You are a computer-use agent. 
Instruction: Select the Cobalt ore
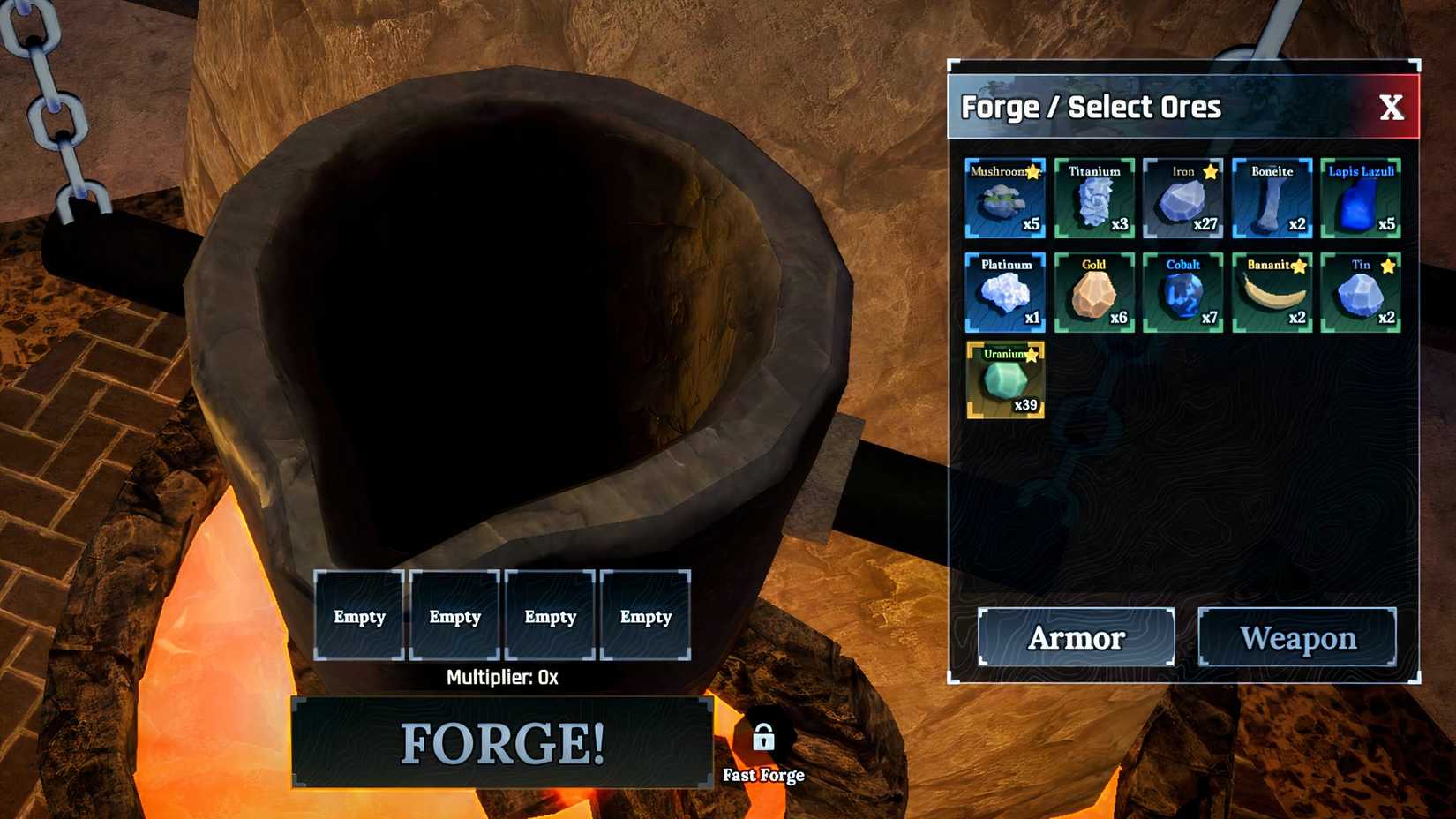pos(1183,296)
